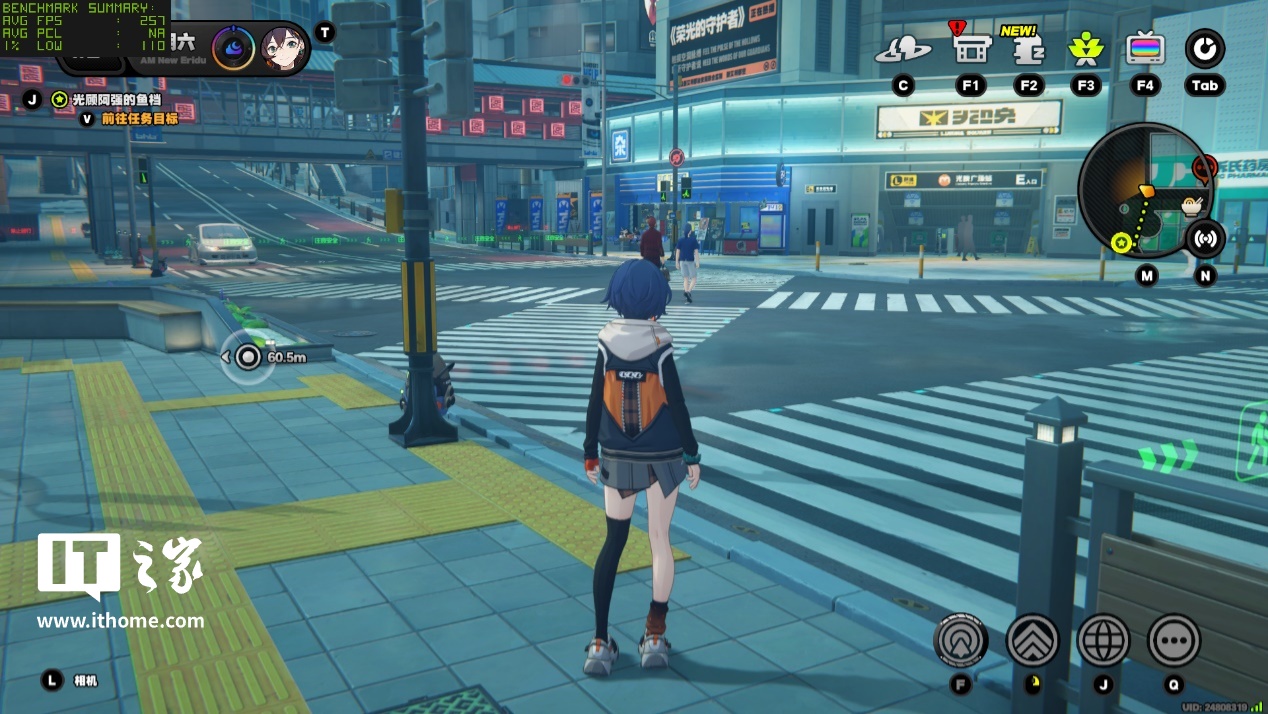Click the noodle bowl marker on minimap
The image size is (1268, 714).
click(x=1191, y=207)
